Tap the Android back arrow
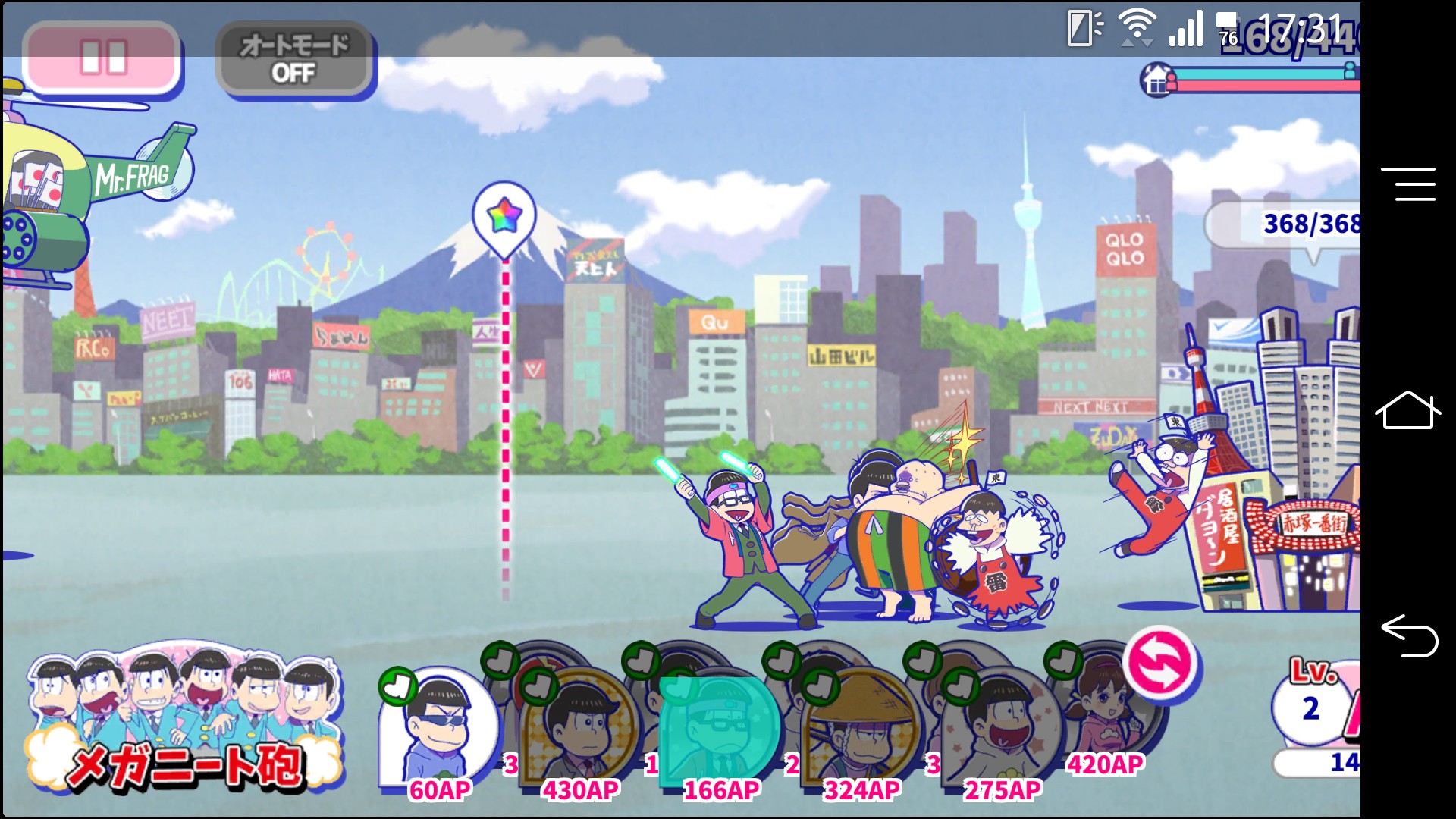Viewport: 1456px width, 819px height. coord(1407,635)
